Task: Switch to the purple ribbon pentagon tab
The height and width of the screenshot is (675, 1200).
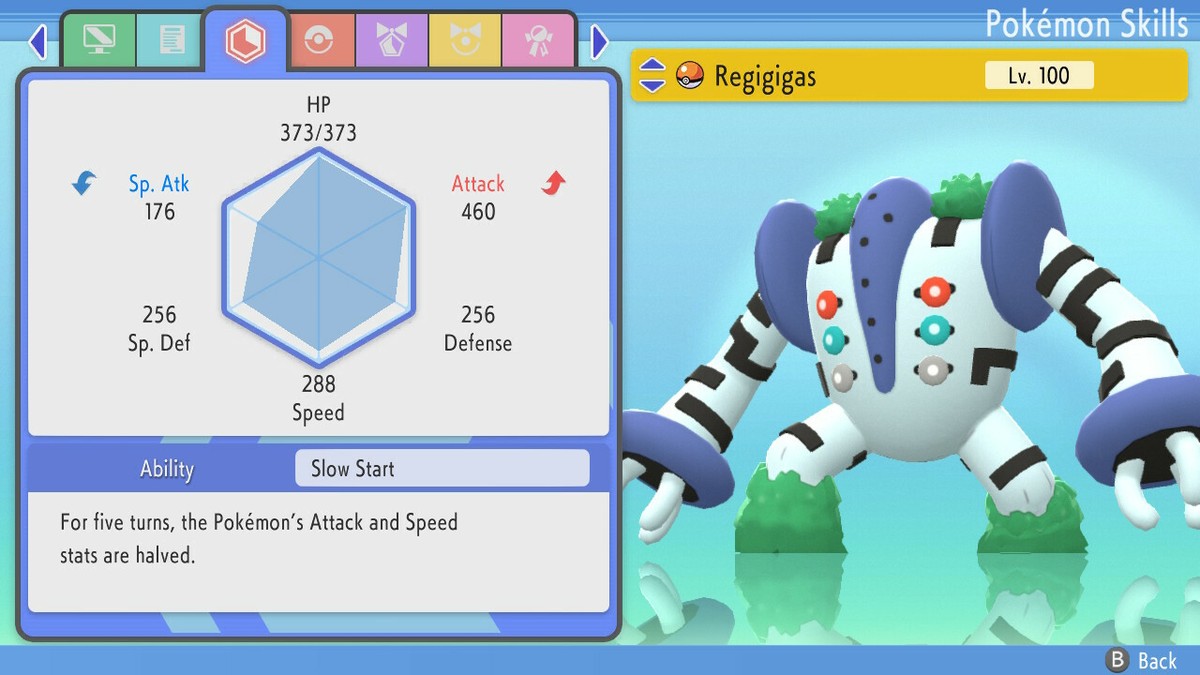Action: pyautogui.click(x=392, y=40)
